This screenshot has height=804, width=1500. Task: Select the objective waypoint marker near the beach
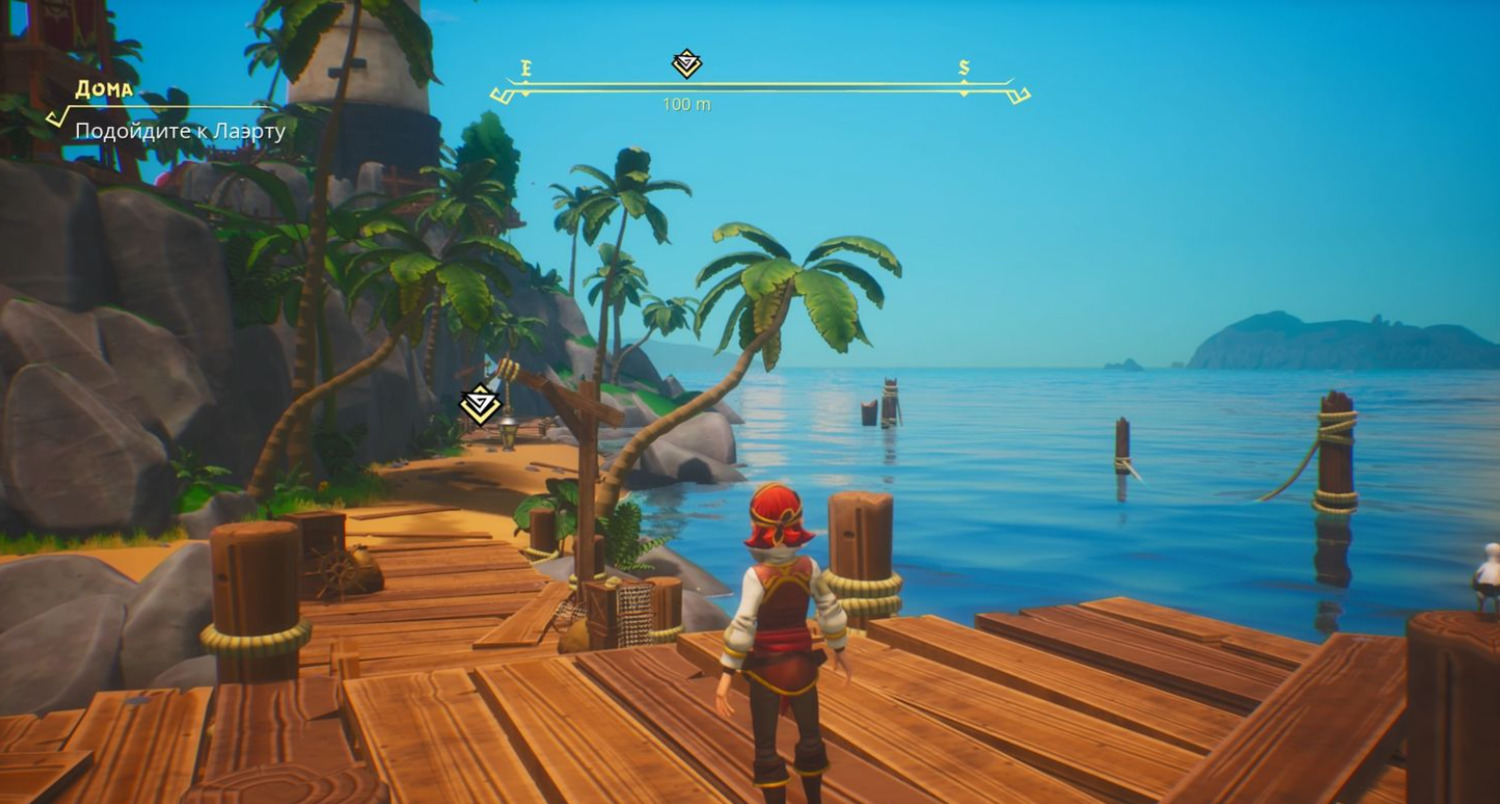(480, 404)
